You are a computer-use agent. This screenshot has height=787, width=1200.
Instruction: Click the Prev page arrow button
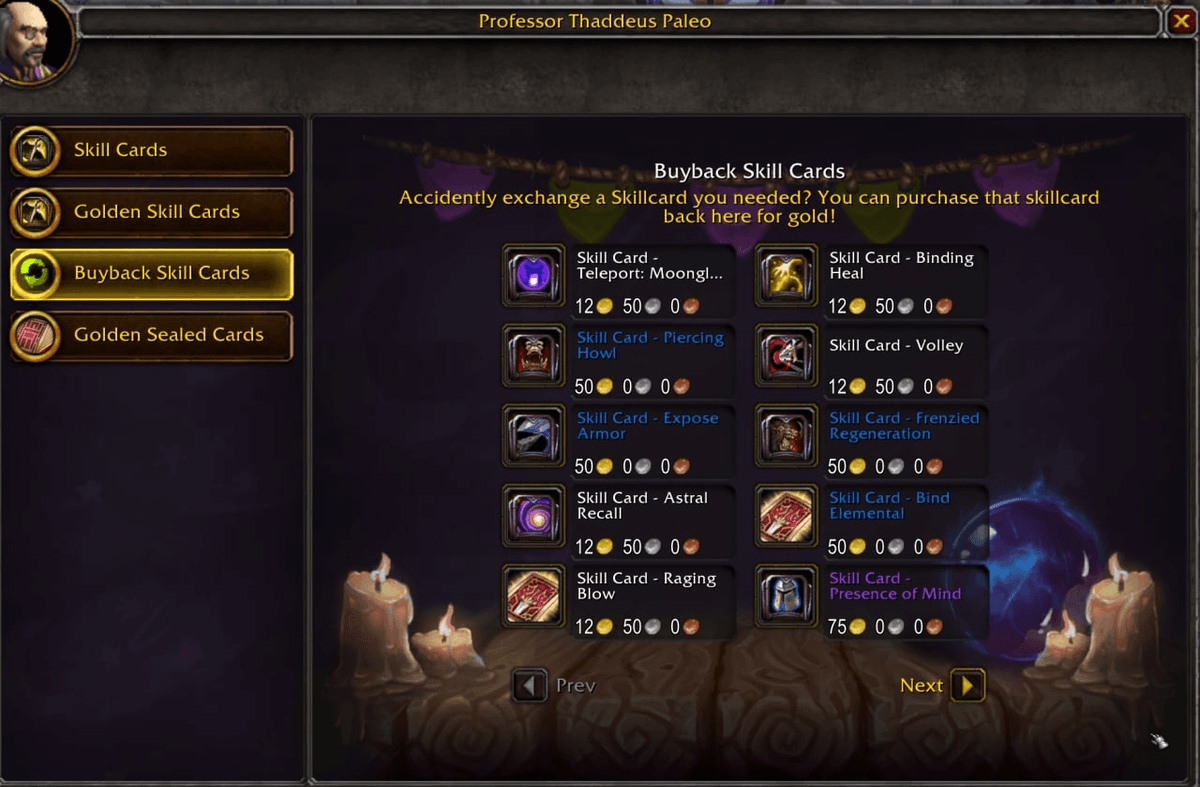[x=530, y=685]
